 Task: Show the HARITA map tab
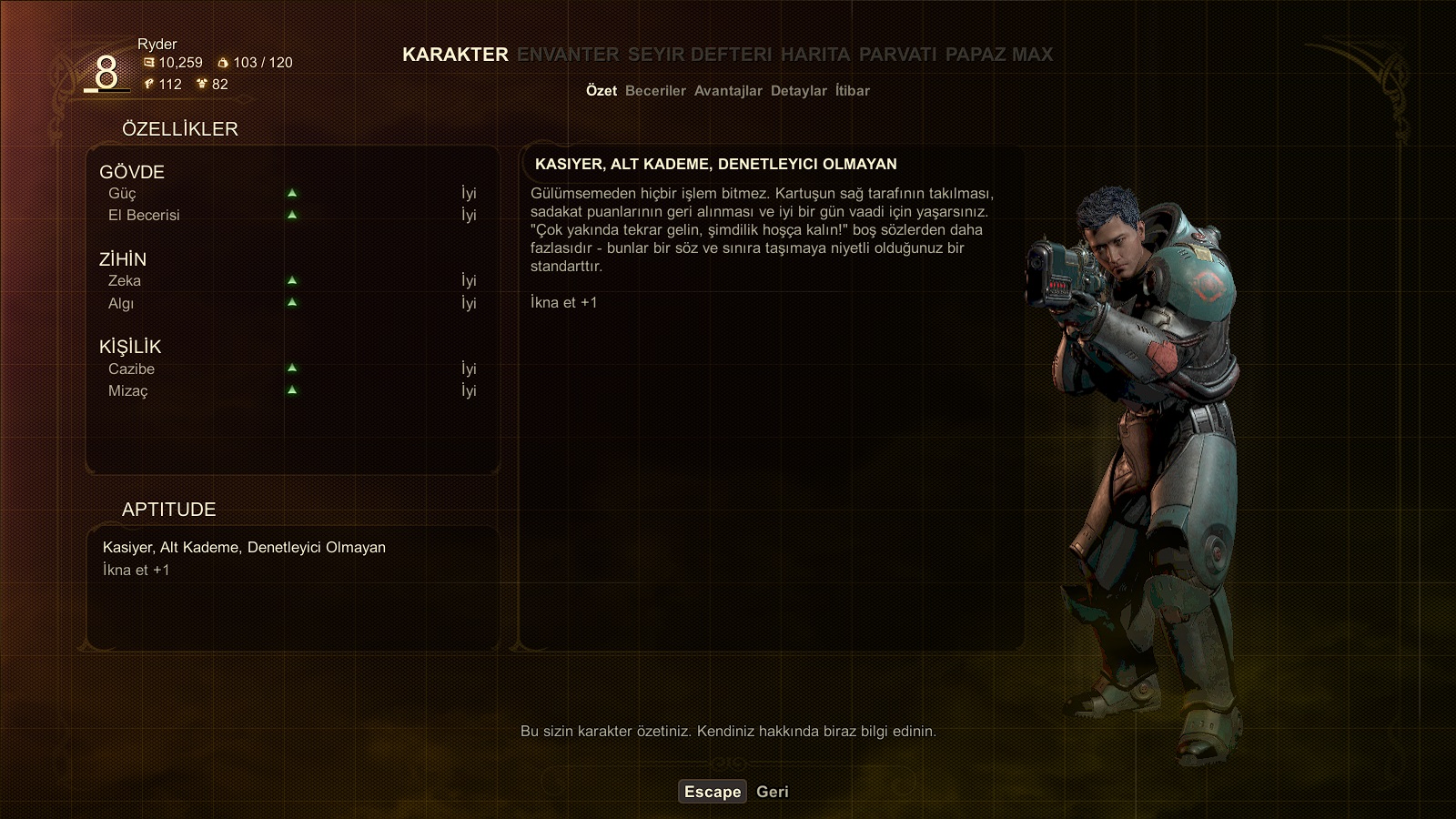(815, 55)
